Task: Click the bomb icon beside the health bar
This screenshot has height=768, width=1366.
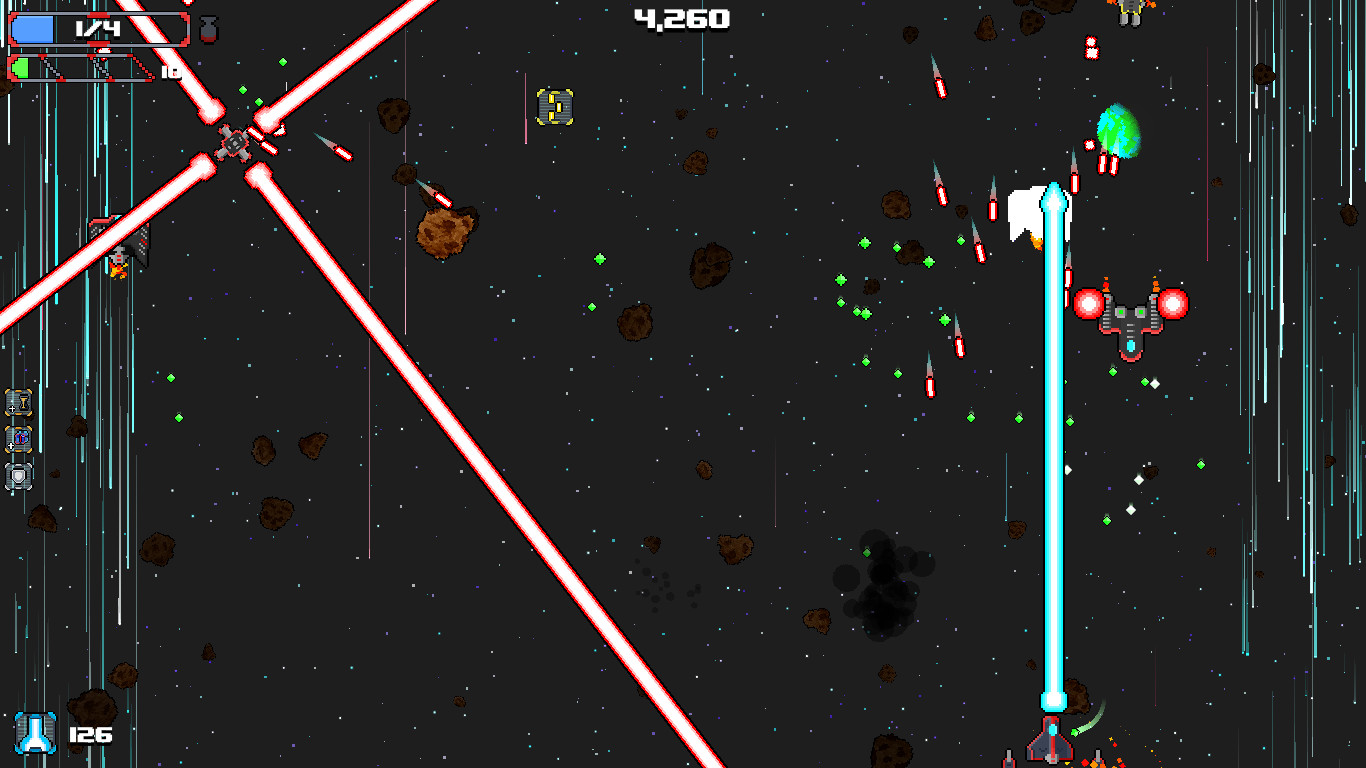Action: click(x=208, y=27)
